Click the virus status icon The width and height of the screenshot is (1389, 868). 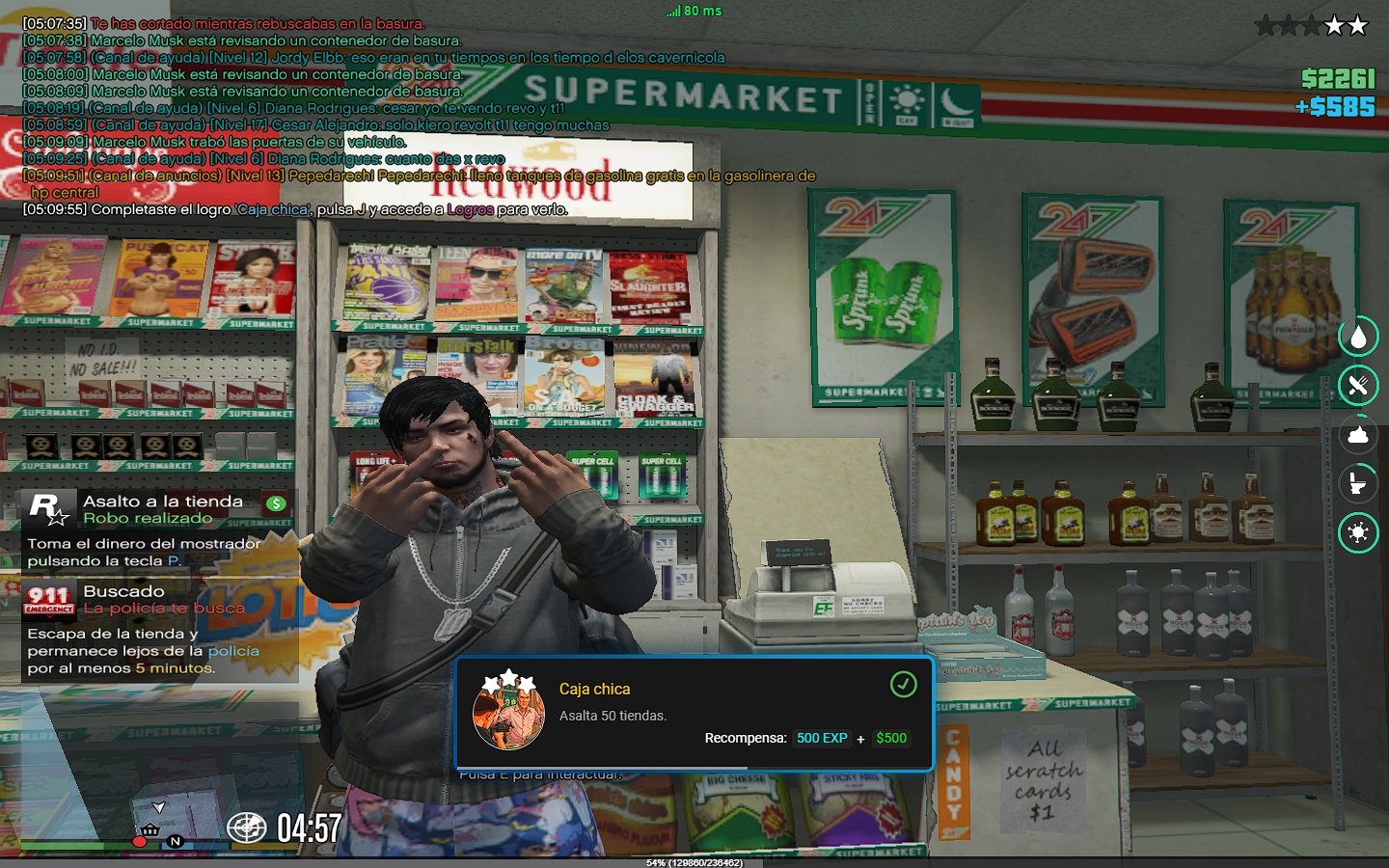click(x=1358, y=532)
